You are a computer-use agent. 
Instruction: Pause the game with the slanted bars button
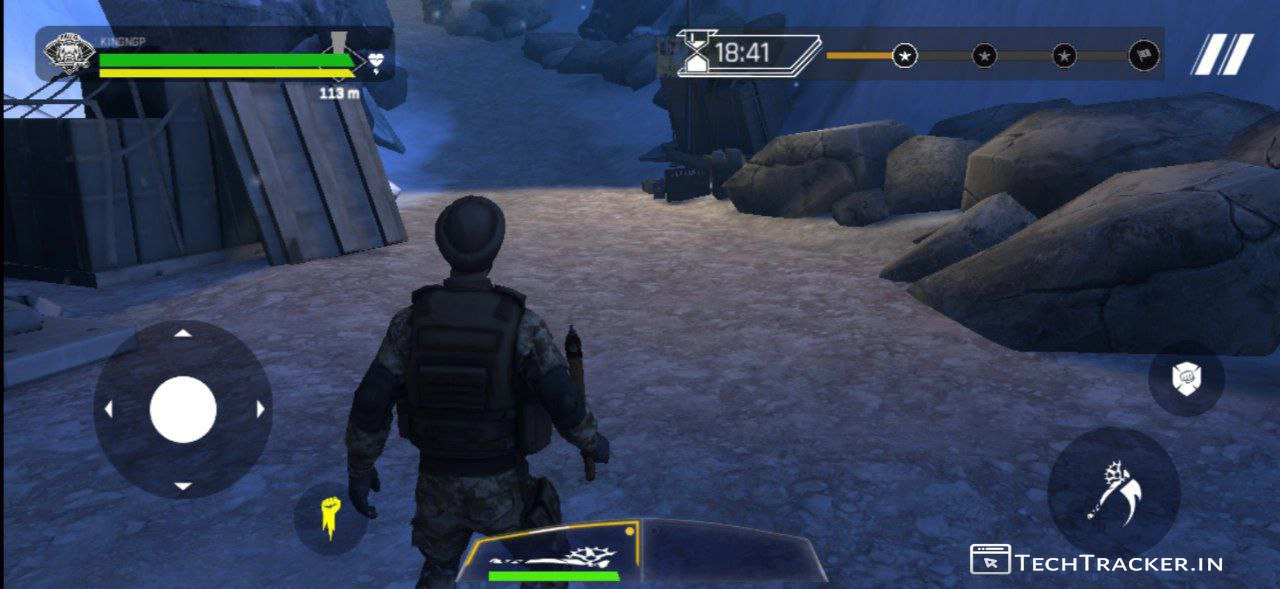[x=1222, y=54]
